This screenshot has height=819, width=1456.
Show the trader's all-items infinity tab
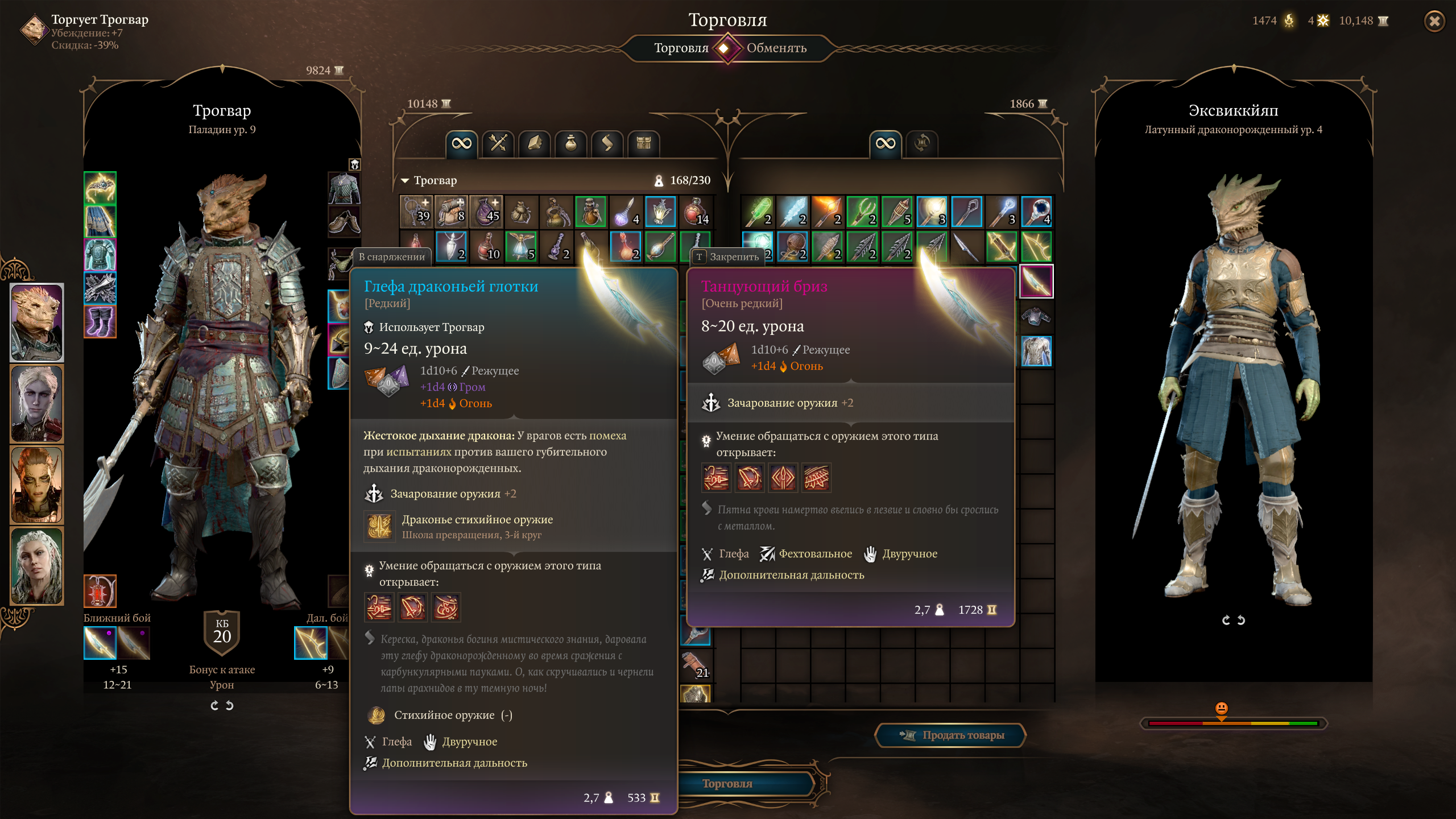click(885, 143)
